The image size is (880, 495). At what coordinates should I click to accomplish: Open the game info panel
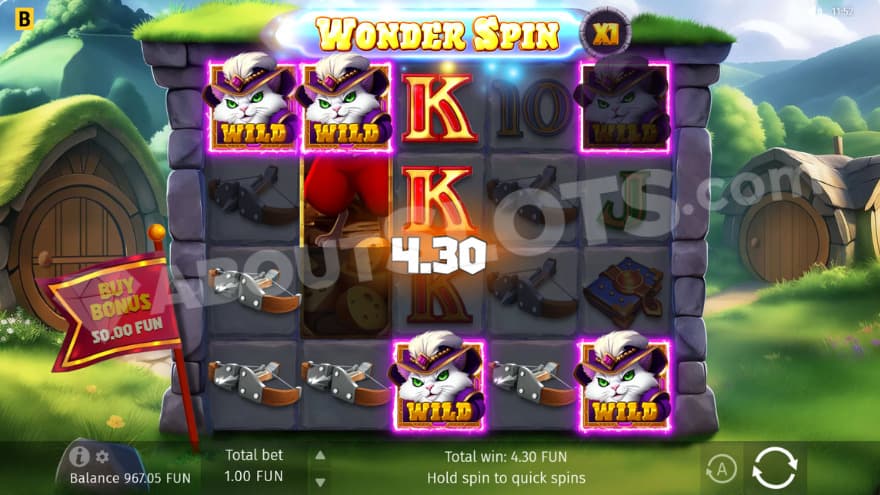(x=80, y=457)
